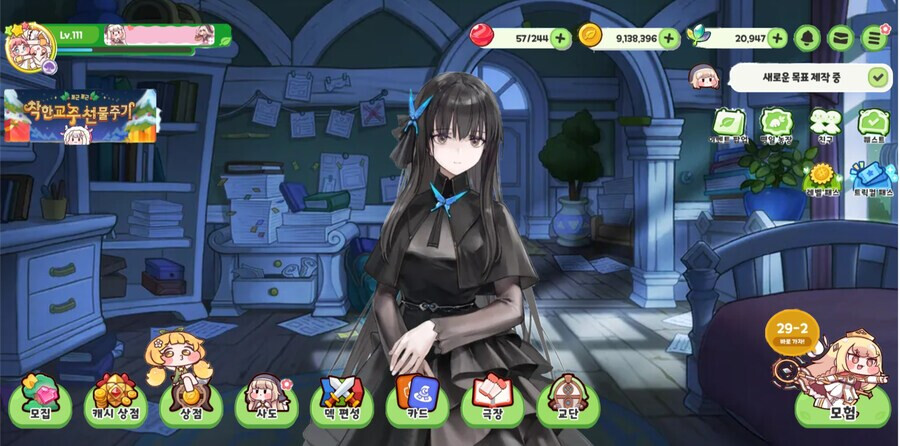Buy crystal gems with plus button
This screenshot has width=900, height=446.
coord(778,38)
